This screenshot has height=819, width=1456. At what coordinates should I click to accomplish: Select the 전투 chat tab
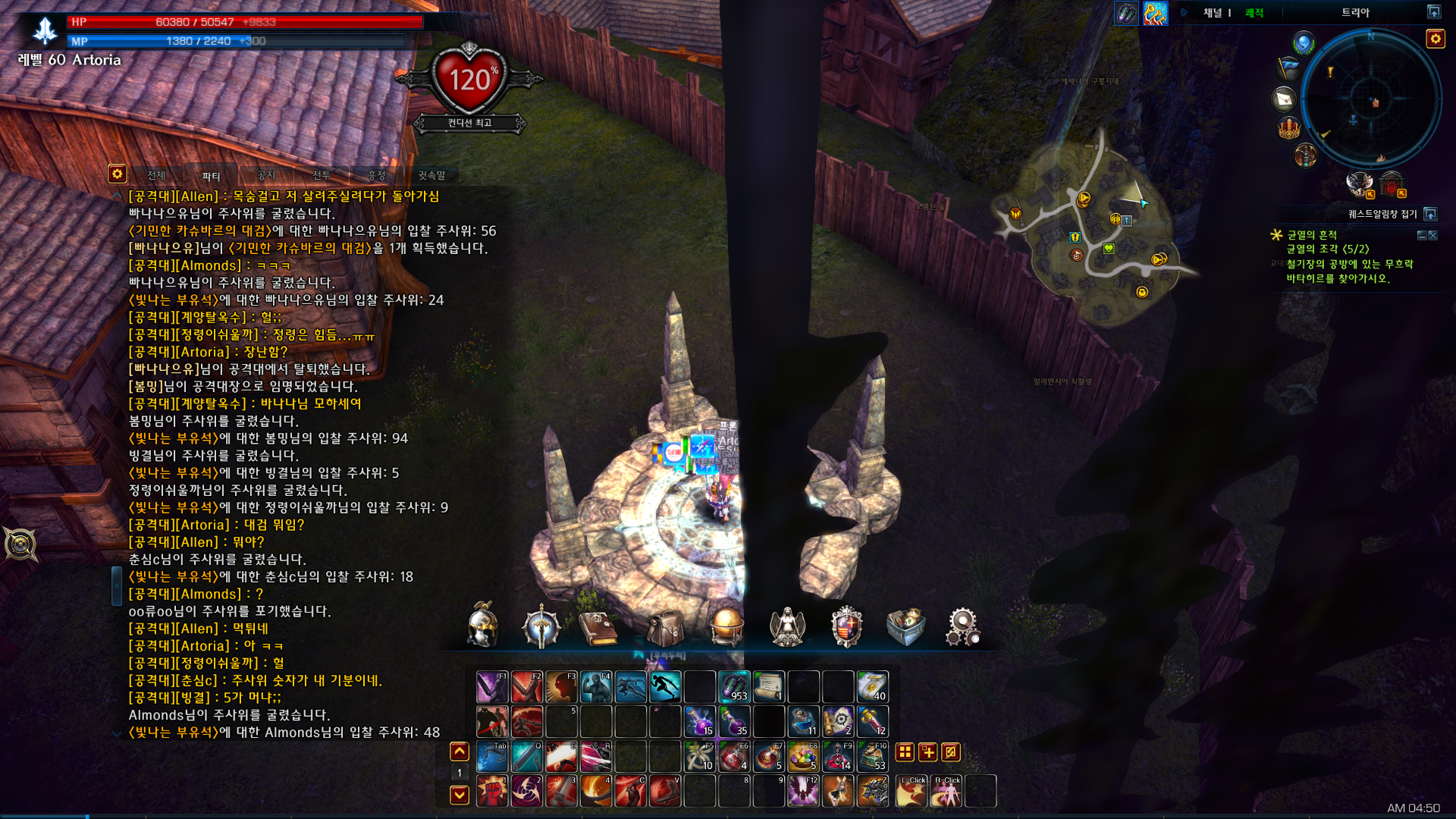click(322, 175)
